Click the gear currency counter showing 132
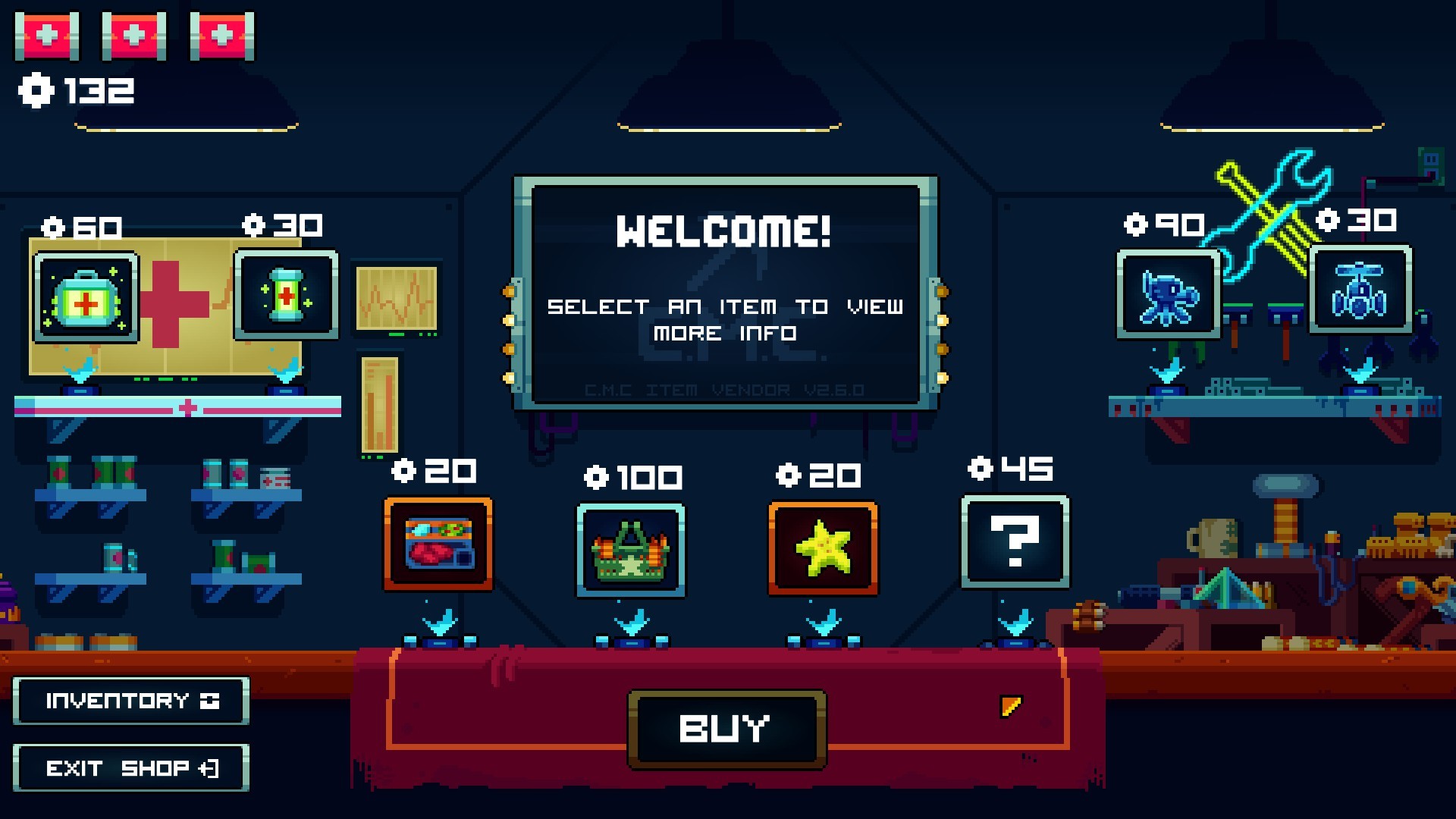This screenshot has height=819, width=1456. pos(76,91)
